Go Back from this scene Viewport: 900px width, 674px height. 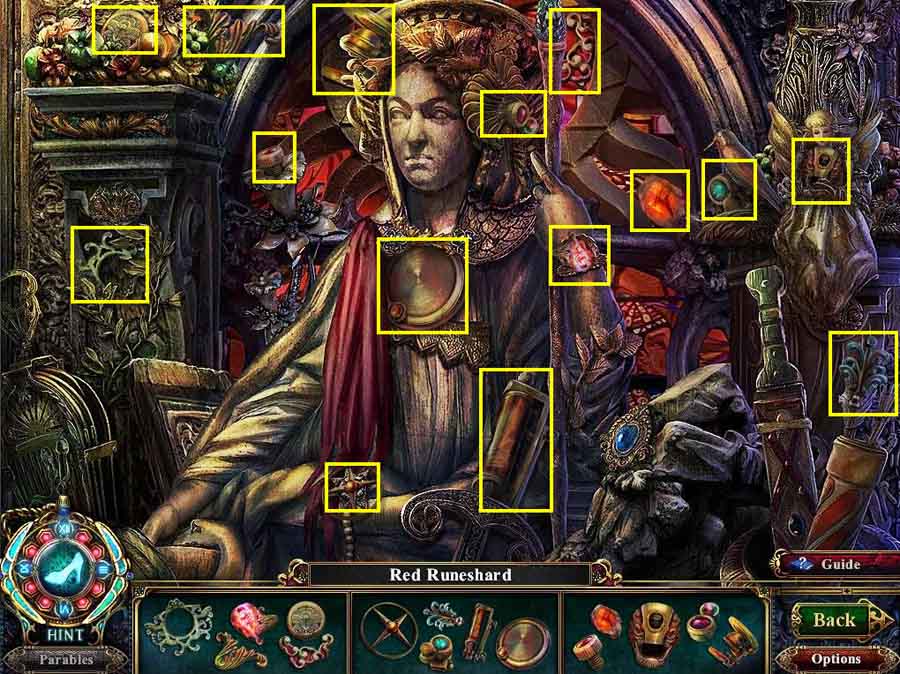(x=833, y=620)
